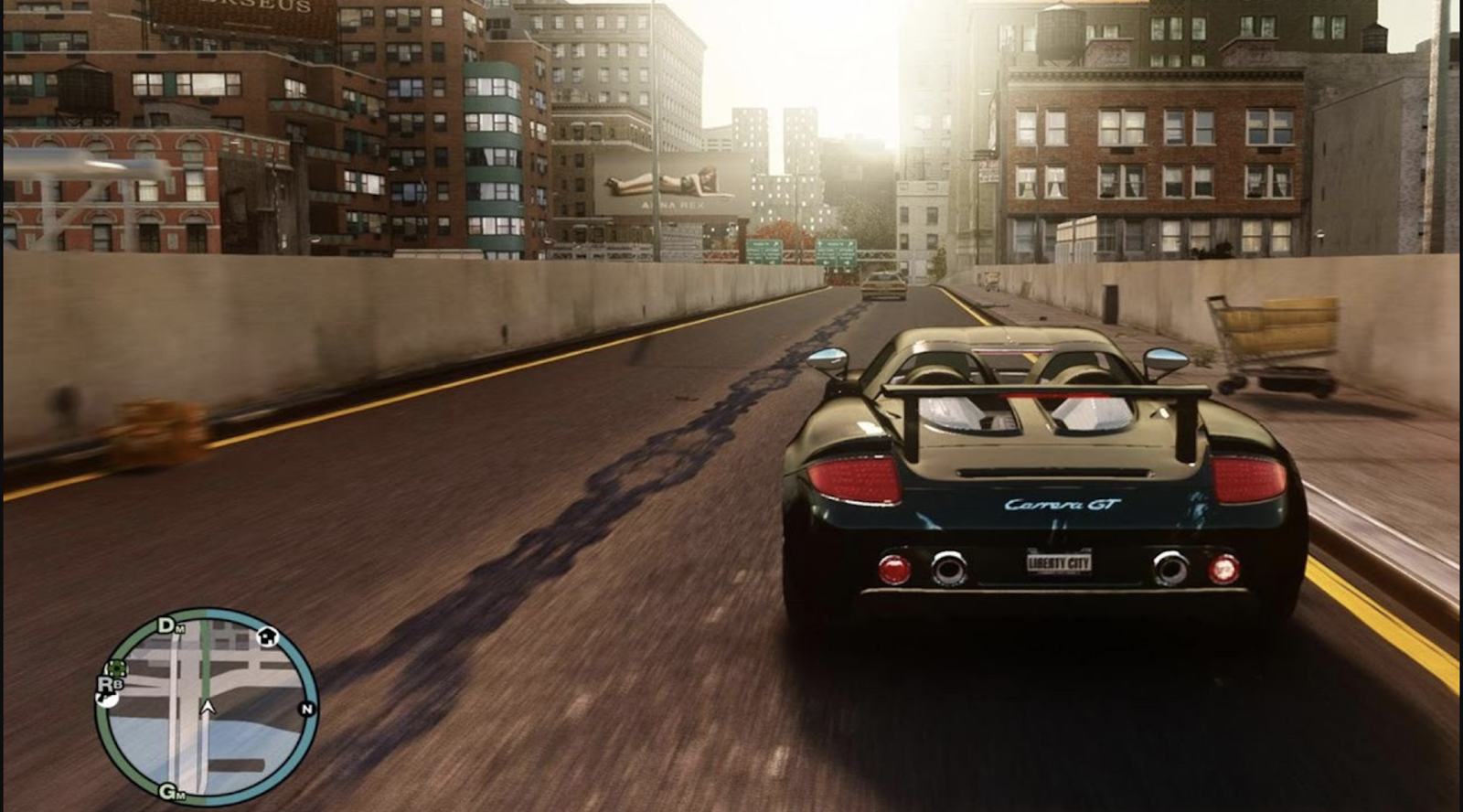1463x812 pixels.
Task: Choose the GM mission marker on the radar
Action: coord(171,792)
